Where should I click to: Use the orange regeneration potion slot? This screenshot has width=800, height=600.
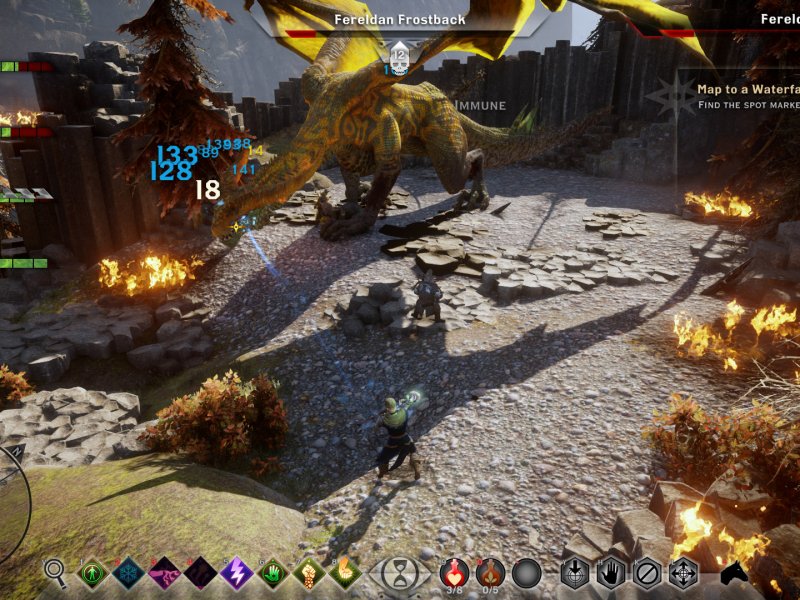click(x=490, y=573)
